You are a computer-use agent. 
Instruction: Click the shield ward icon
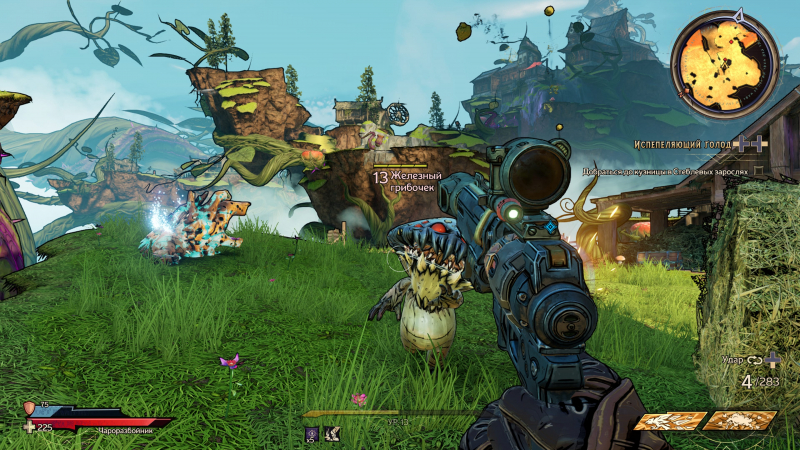(29, 408)
